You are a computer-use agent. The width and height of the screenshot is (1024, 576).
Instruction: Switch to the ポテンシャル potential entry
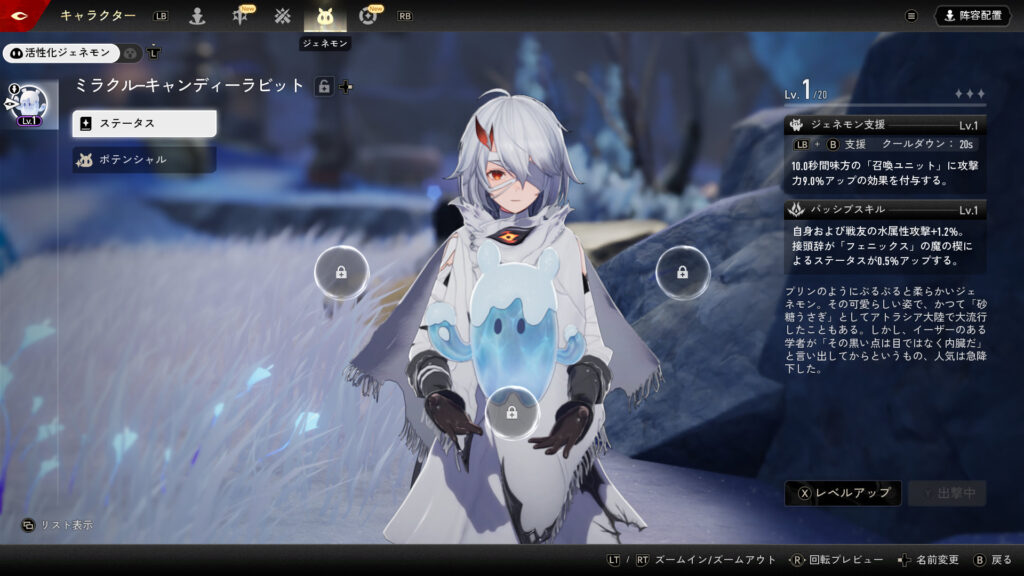pos(144,159)
